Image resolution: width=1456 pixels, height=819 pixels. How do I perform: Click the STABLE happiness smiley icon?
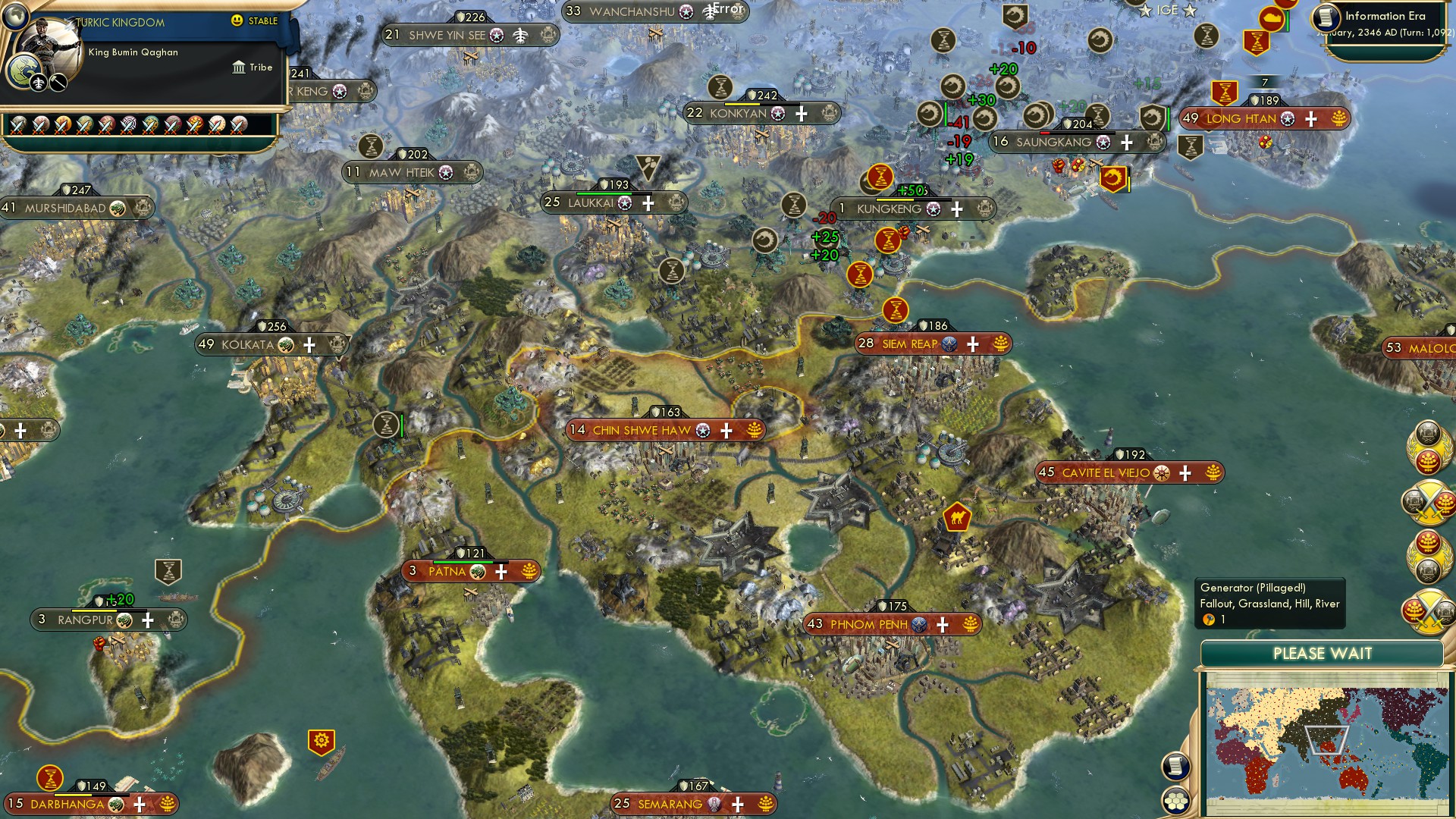(237, 21)
